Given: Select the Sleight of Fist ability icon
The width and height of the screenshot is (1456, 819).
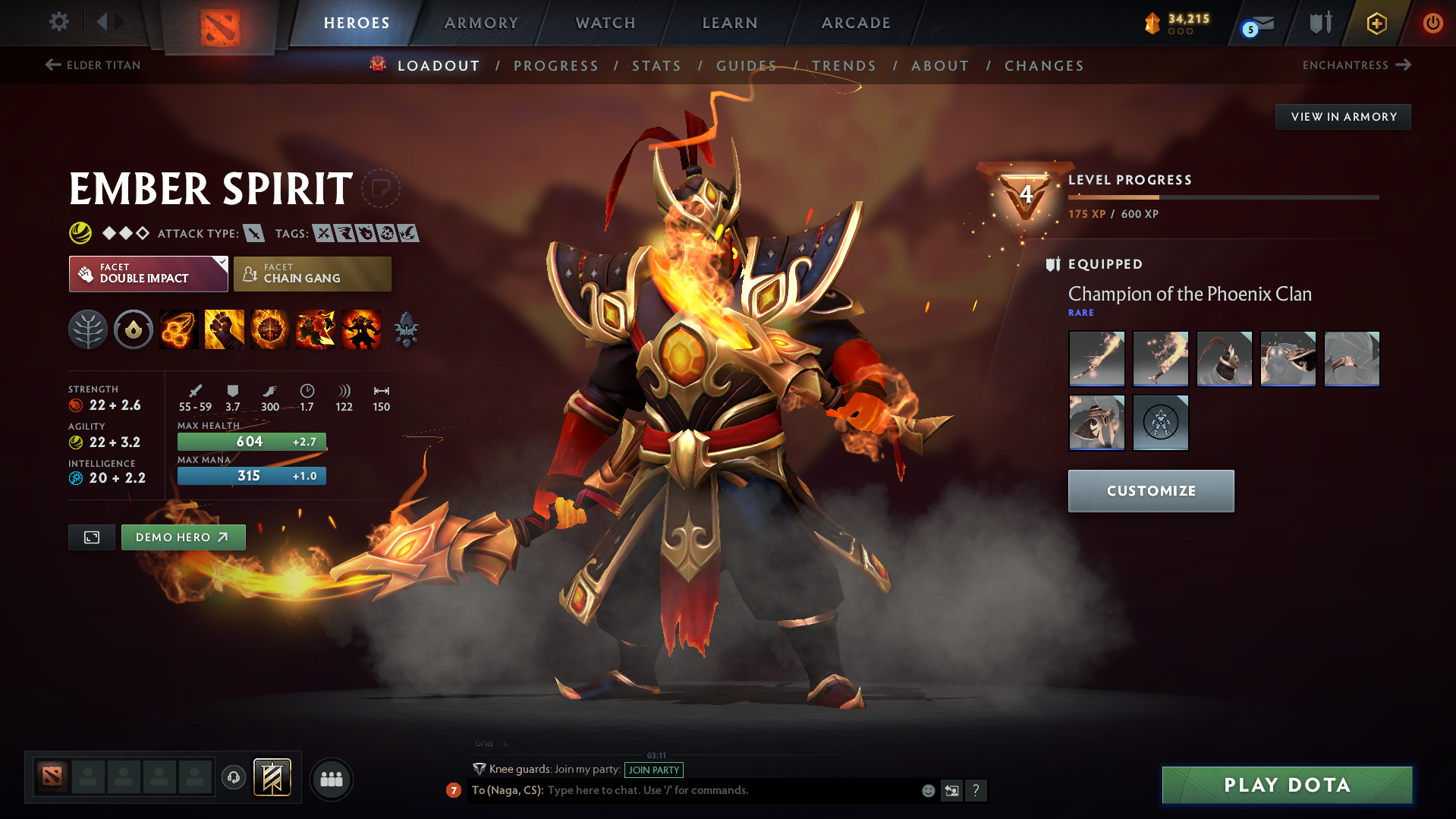Looking at the screenshot, I should coord(224,329).
